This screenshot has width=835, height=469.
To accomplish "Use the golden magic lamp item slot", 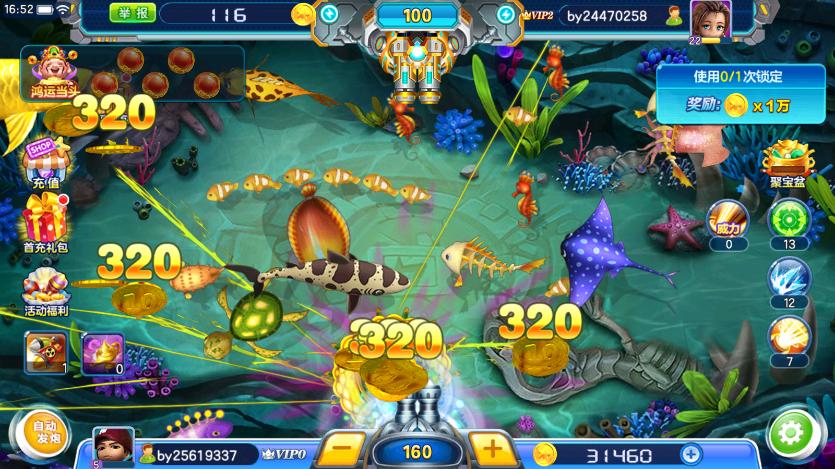I will coord(103,352).
